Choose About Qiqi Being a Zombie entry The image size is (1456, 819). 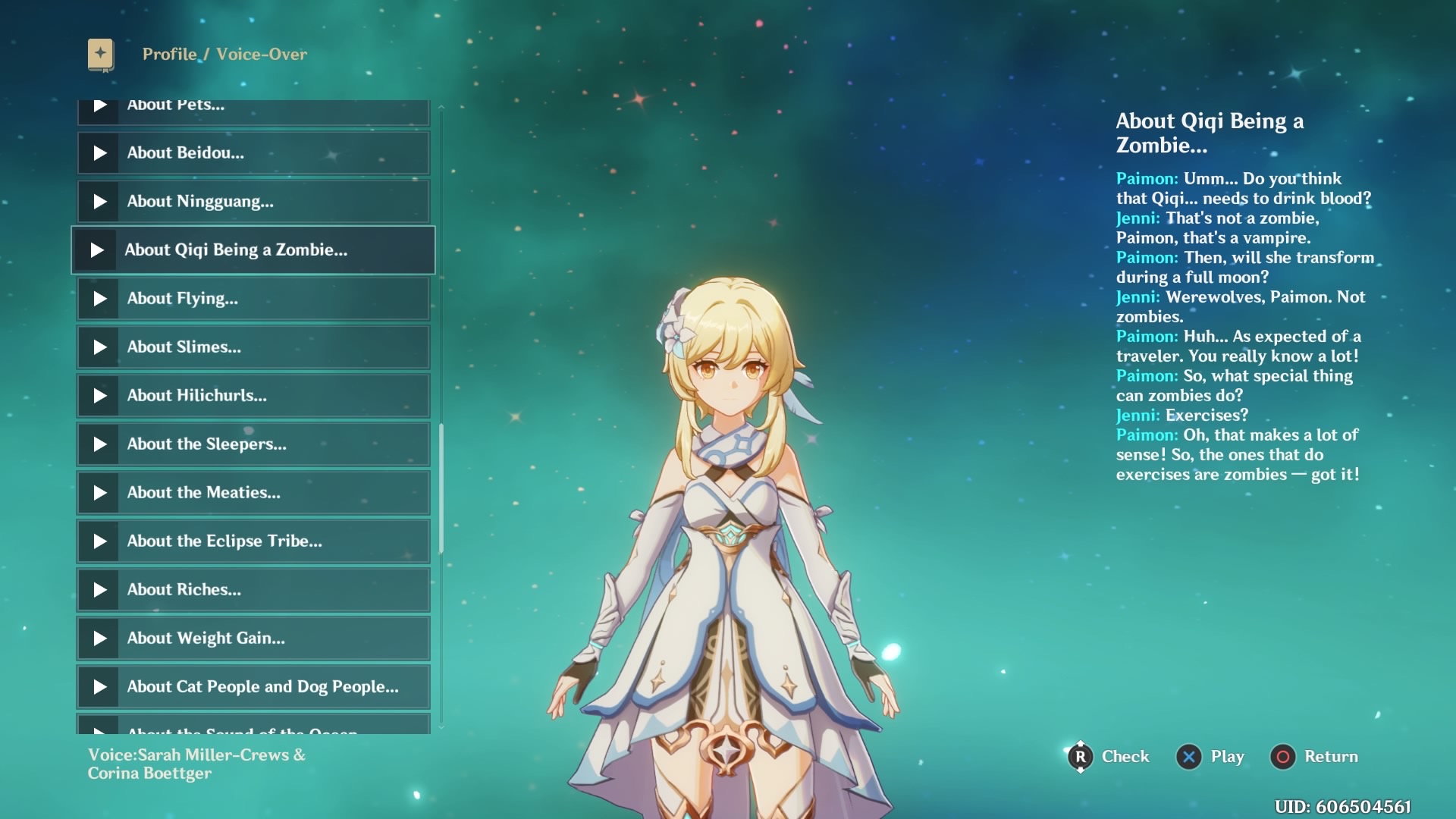point(253,250)
